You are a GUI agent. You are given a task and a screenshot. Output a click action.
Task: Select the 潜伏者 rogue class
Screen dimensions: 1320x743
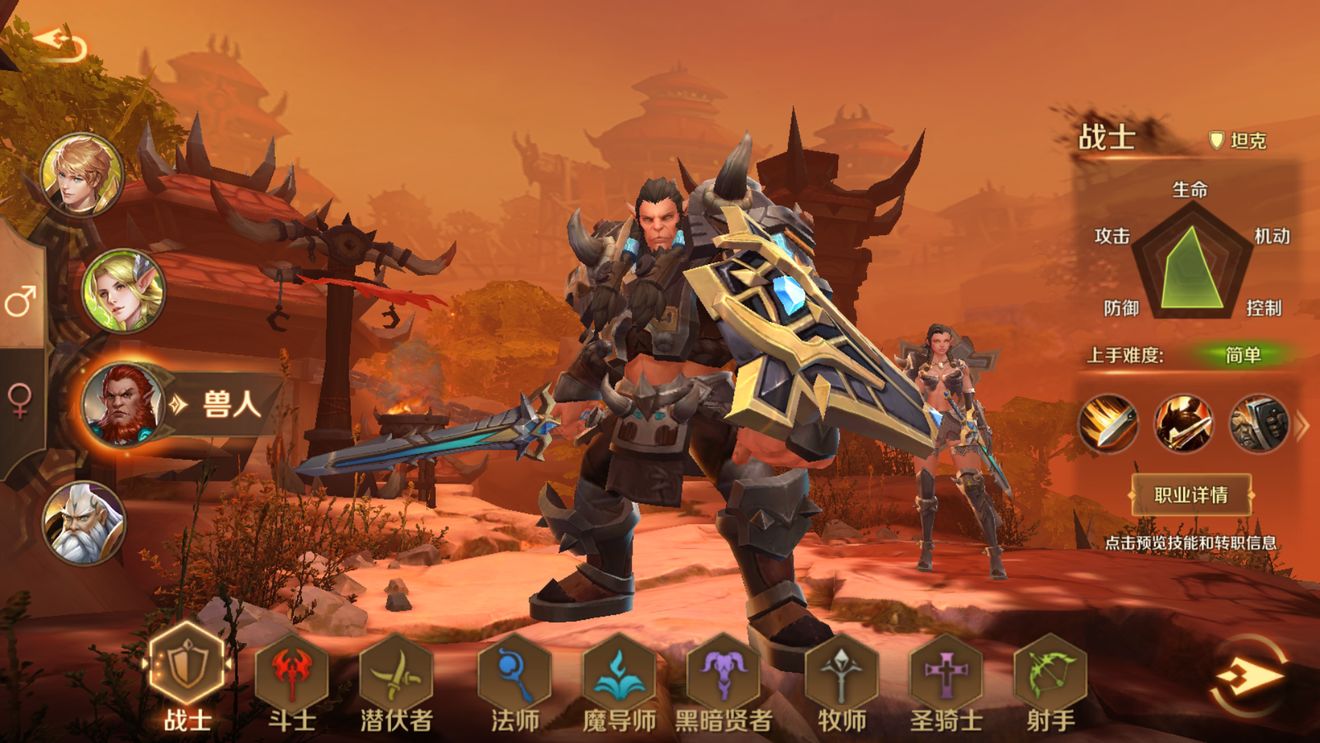pos(396,670)
